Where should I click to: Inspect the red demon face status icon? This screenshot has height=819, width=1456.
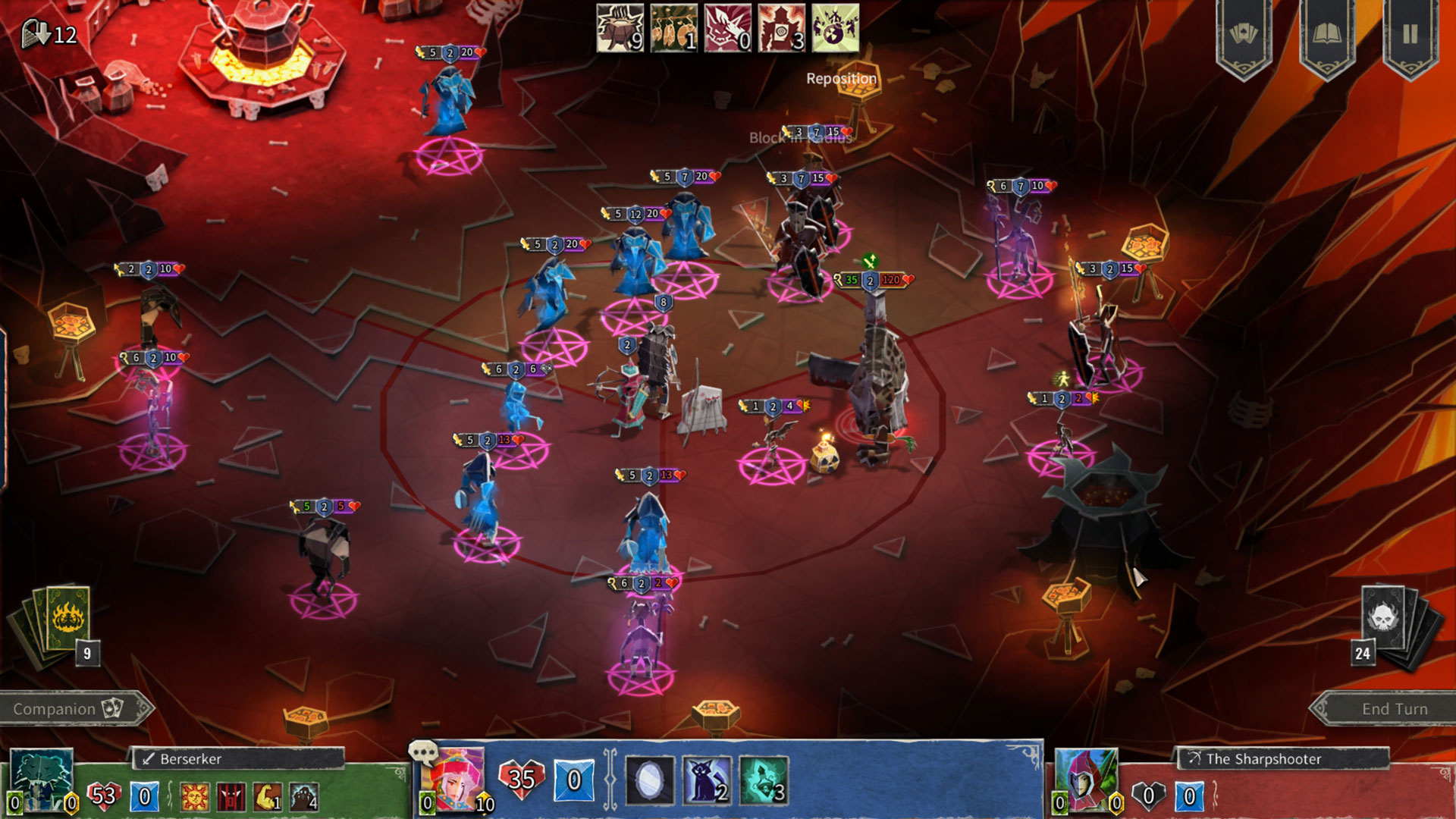[x=231, y=797]
